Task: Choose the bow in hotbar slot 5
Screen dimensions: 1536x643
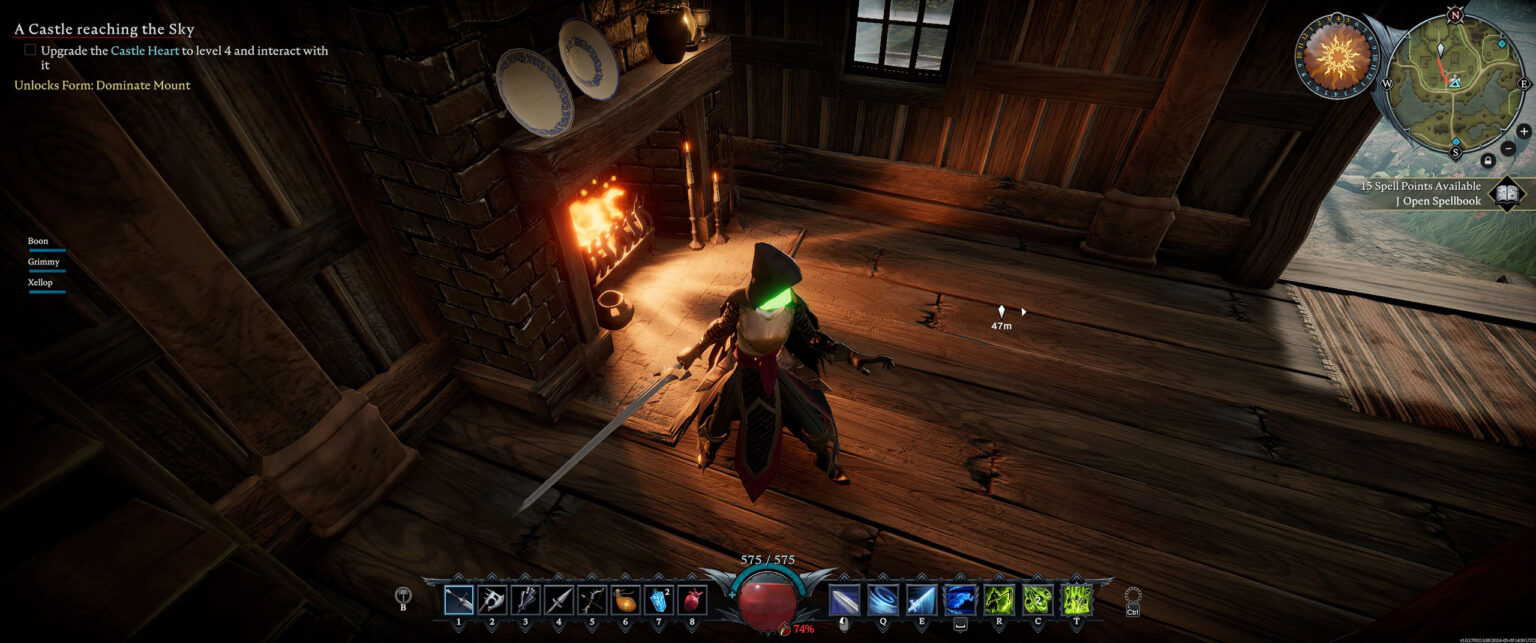Action: point(592,599)
